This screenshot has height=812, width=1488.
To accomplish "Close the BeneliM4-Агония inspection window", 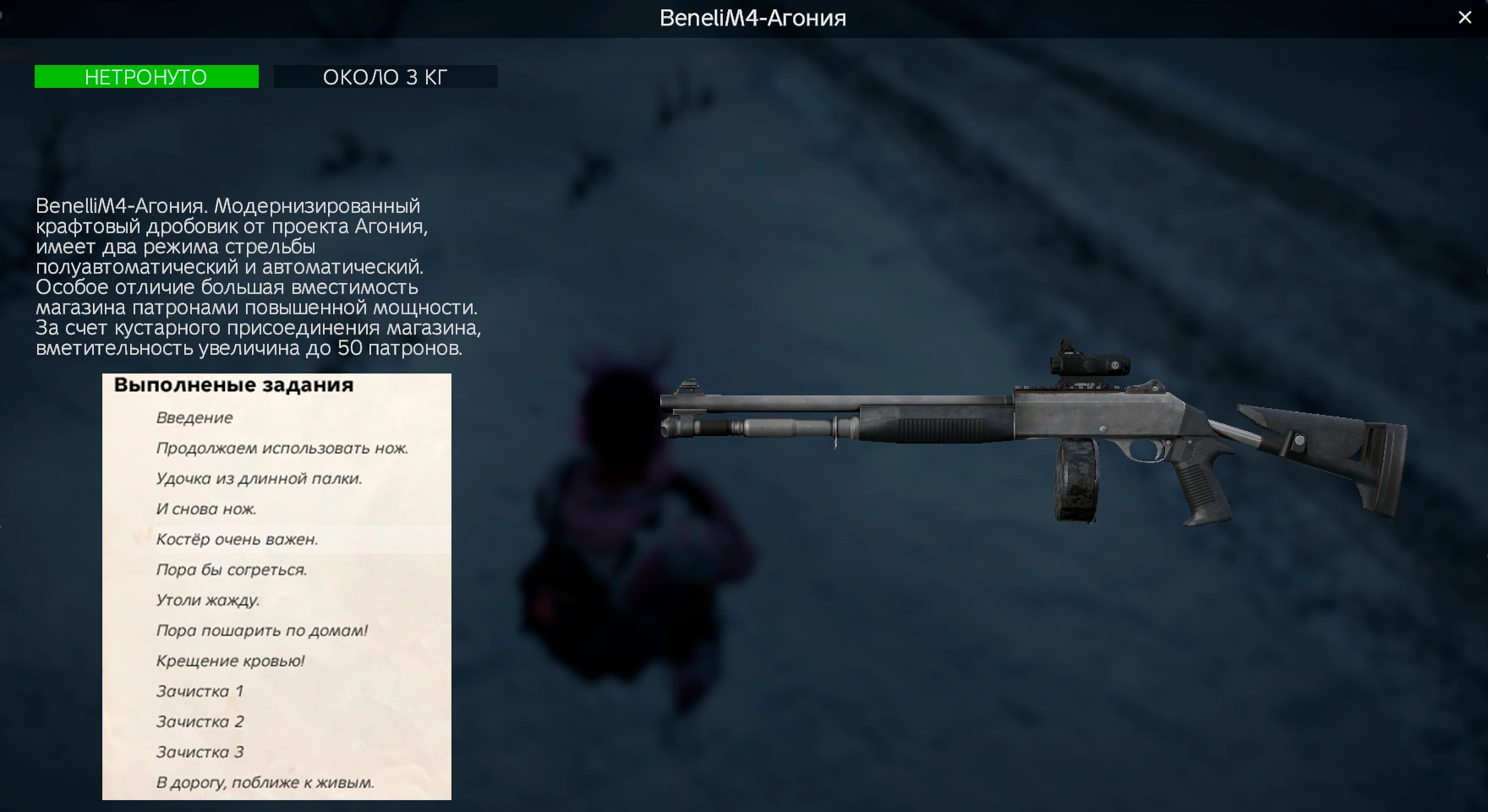I will 1465,18.
